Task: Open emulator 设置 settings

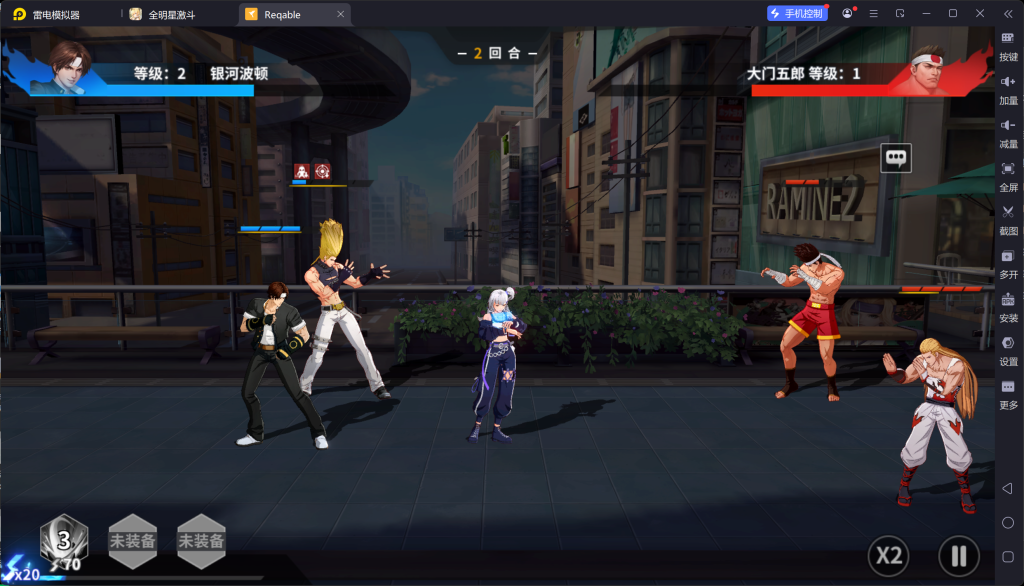Action: (x=1008, y=349)
